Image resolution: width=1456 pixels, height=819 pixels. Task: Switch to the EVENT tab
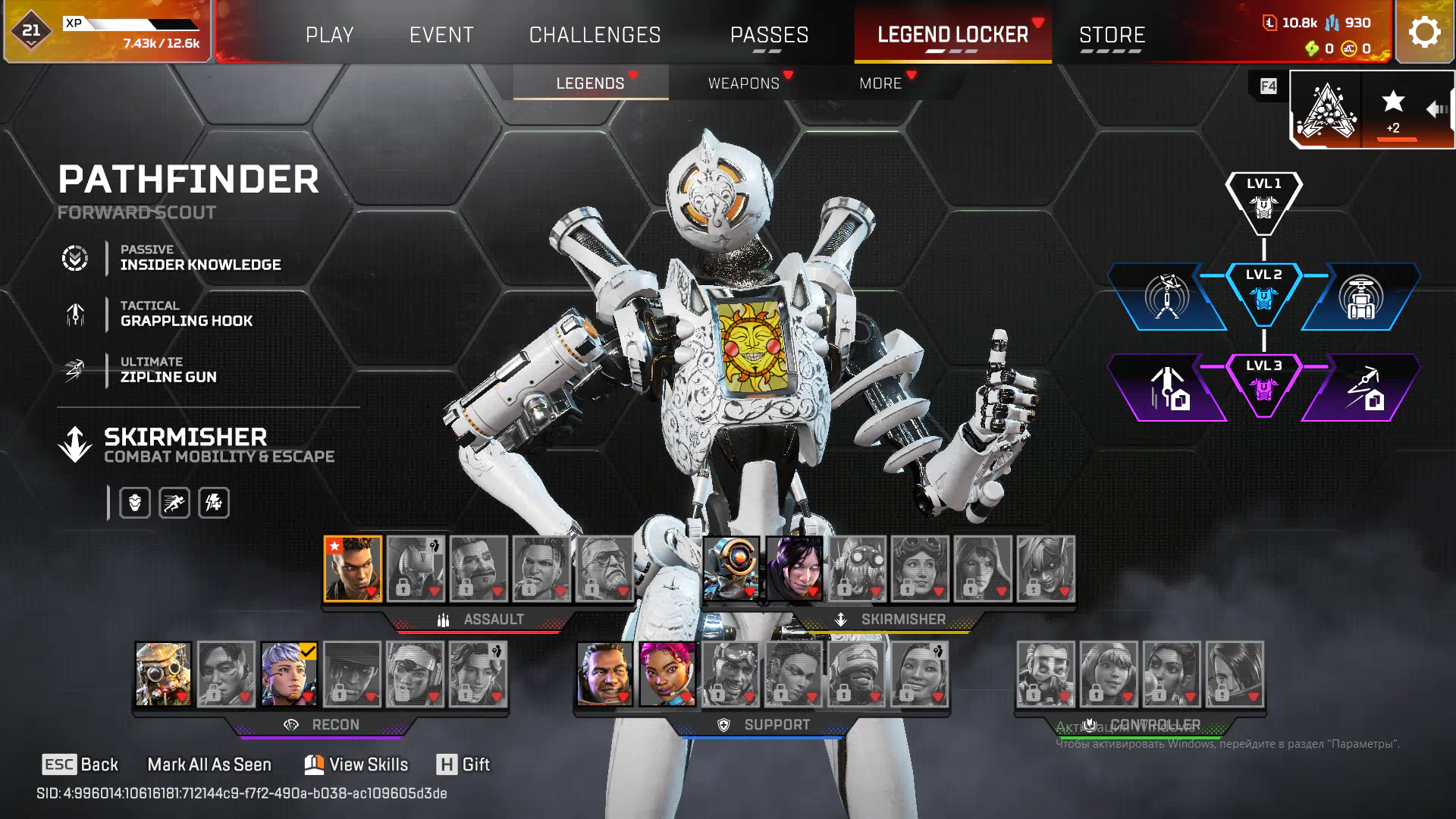coord(441,35)
